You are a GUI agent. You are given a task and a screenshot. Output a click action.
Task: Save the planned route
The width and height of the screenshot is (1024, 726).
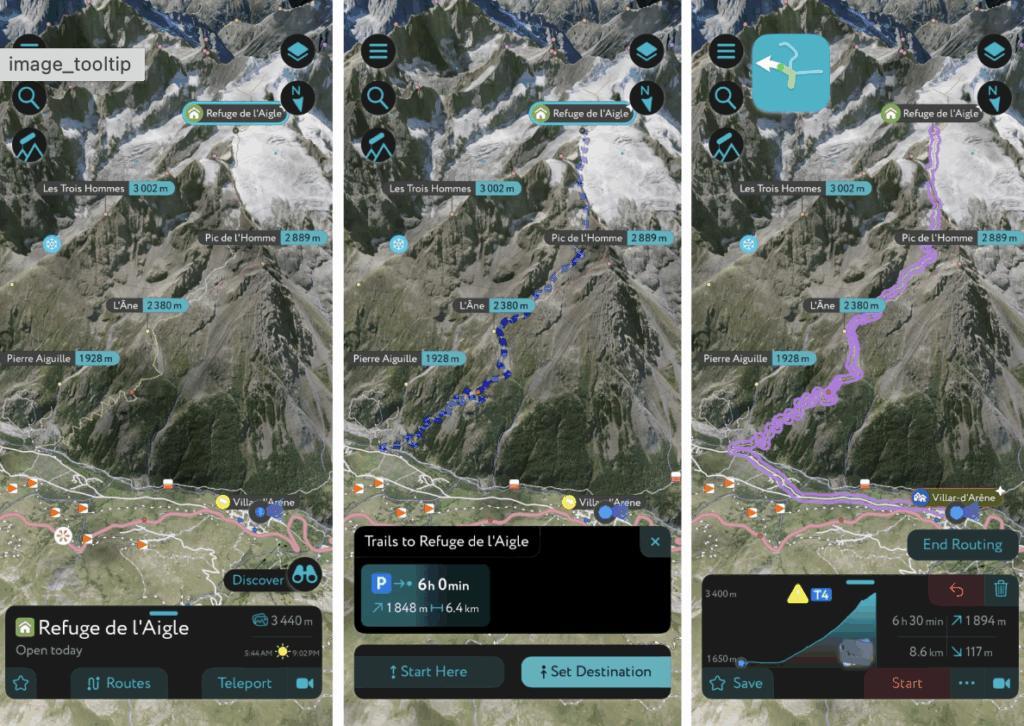(x=736, y=683)
